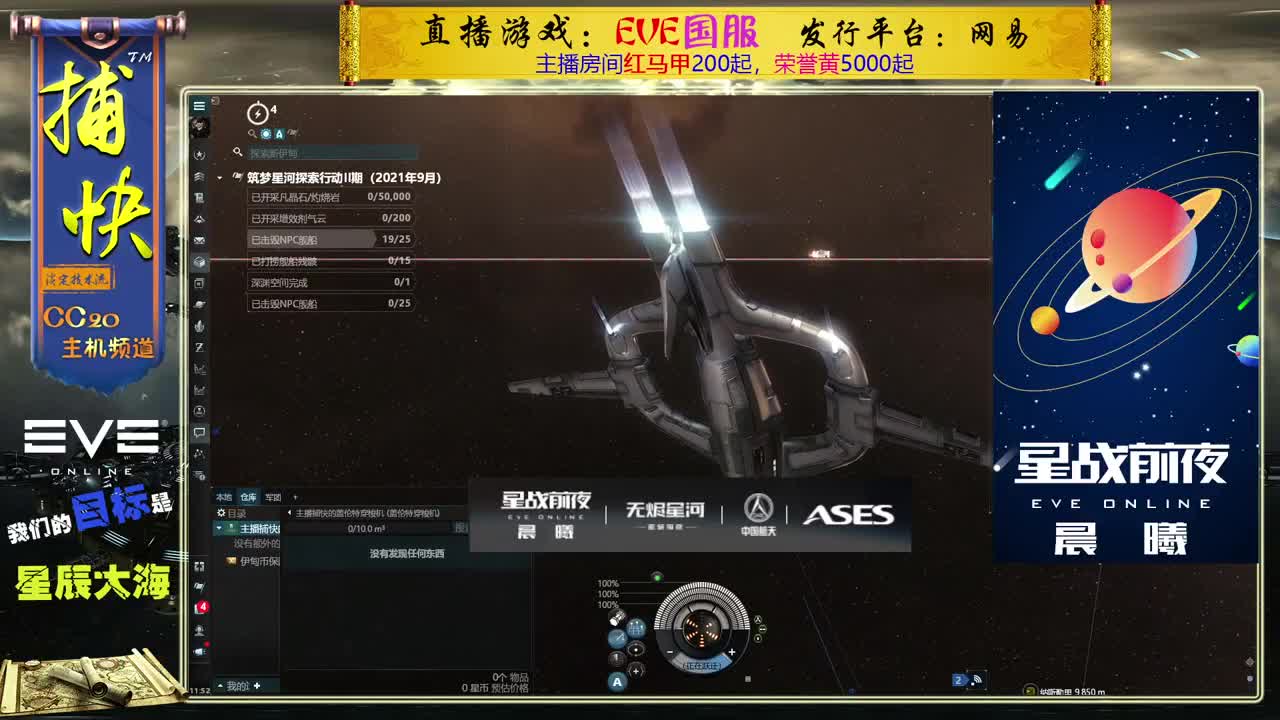This screenshot has height=720, width=1280.
Task: Click the speed throttle slider on the HUD
Action: [x=703, y=666]
